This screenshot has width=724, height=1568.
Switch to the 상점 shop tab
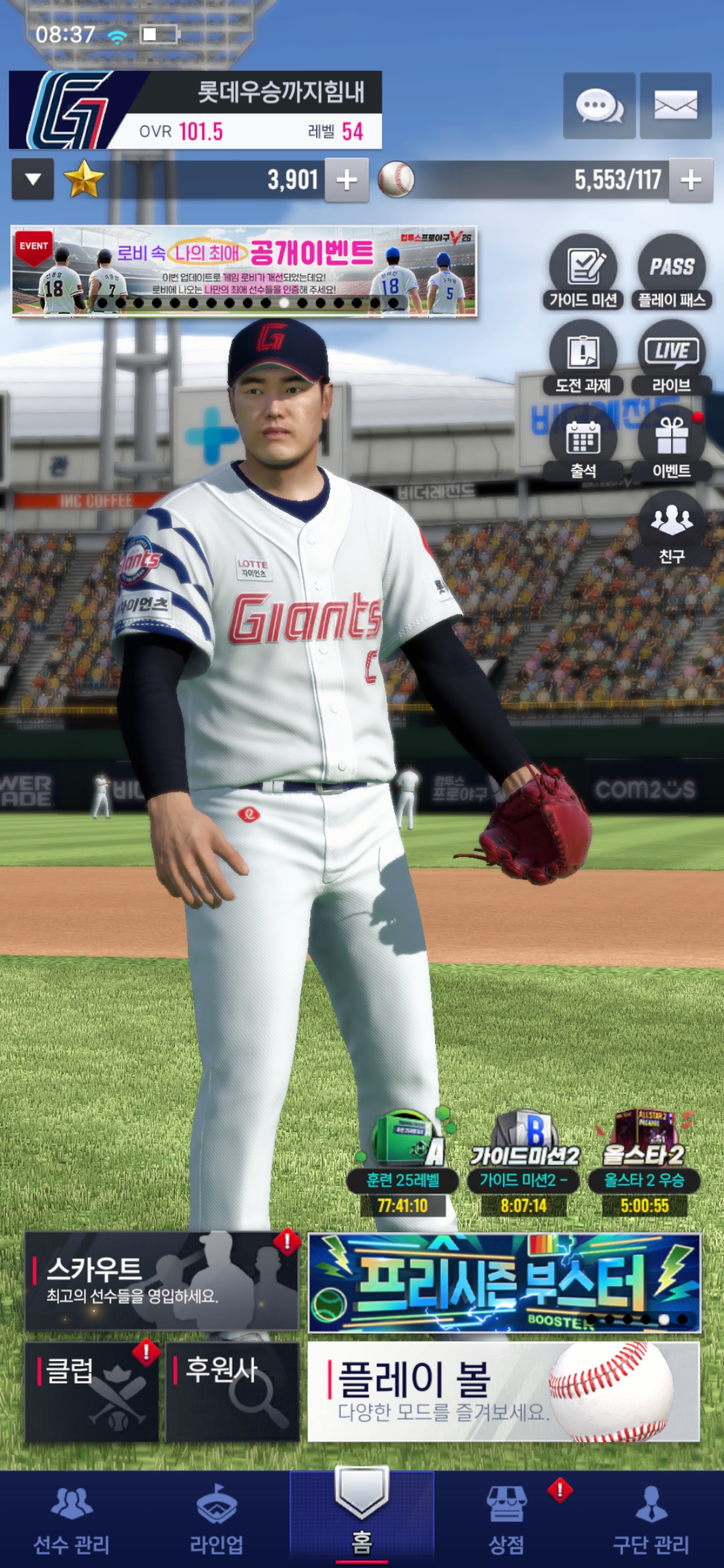pos(507,1521)
